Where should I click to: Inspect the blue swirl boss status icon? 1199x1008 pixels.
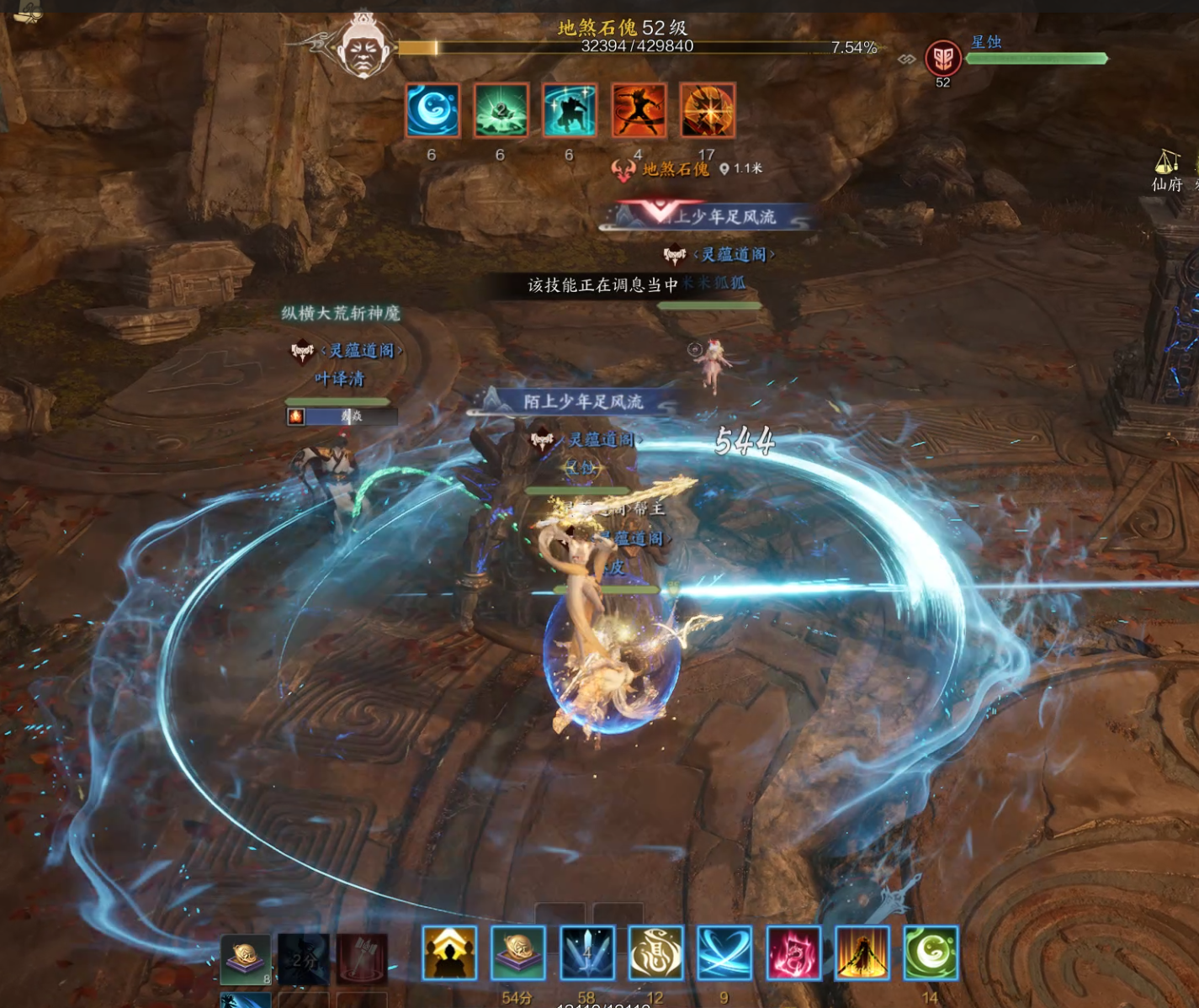(432, 110)
